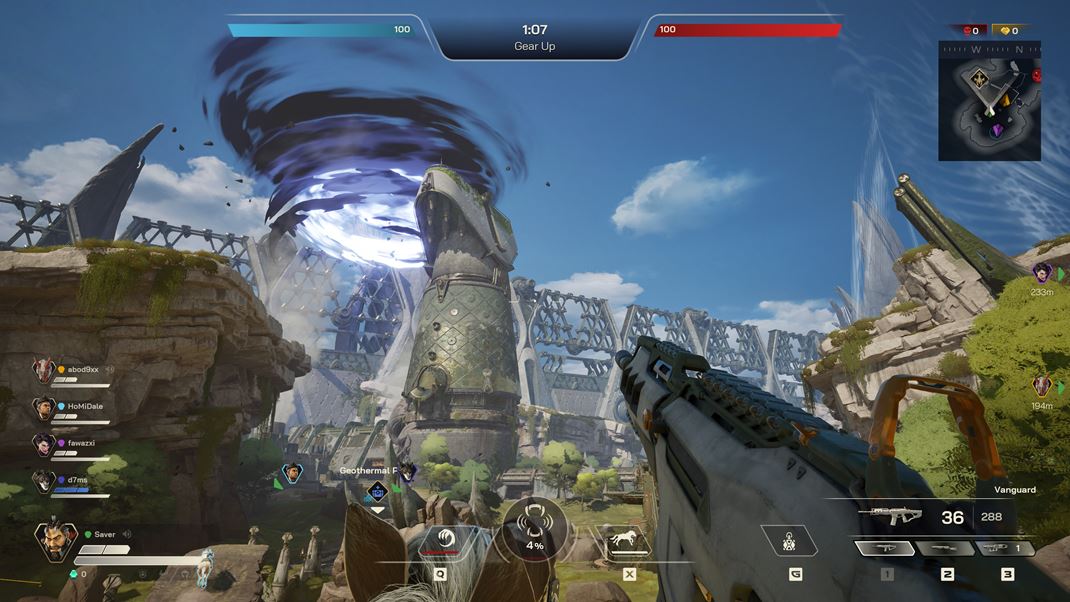Activate the turtle gadget ability icon
This screenshot has width=1070, height=602.
tap(789, 541)
